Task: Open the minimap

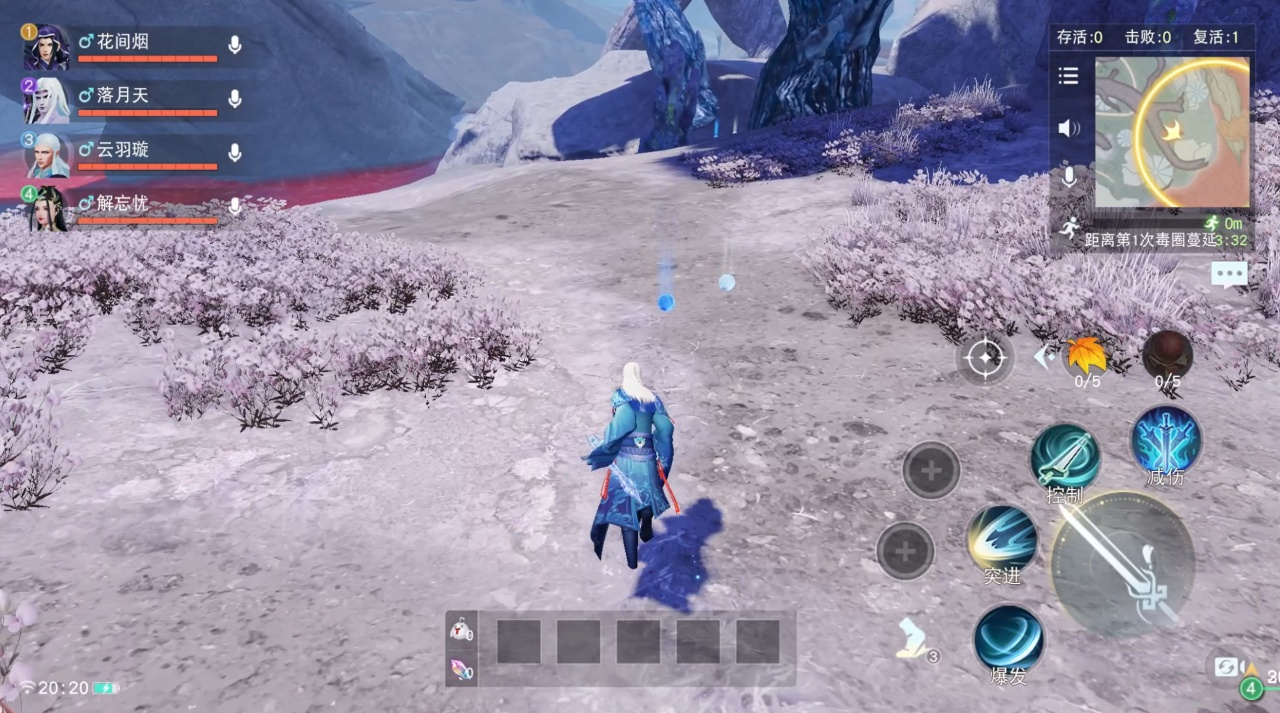Action: click(1172, 132)
